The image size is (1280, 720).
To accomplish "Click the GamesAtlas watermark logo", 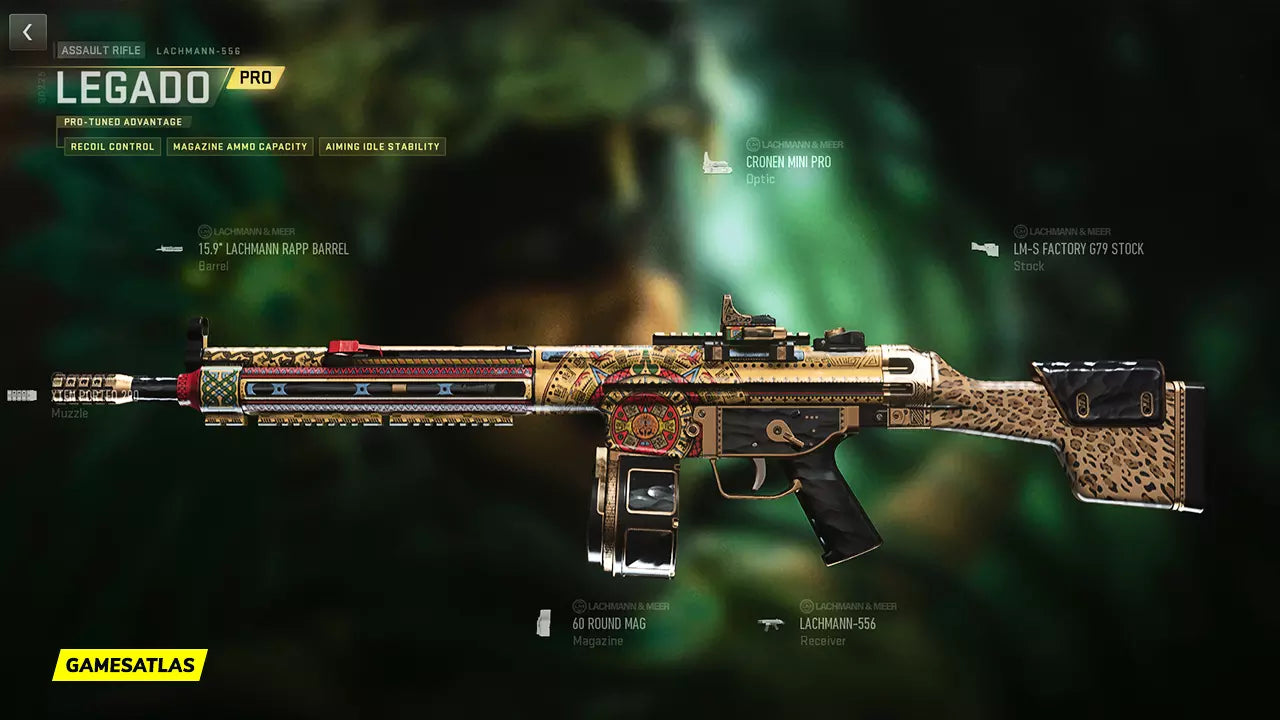I will click(130, 665).
